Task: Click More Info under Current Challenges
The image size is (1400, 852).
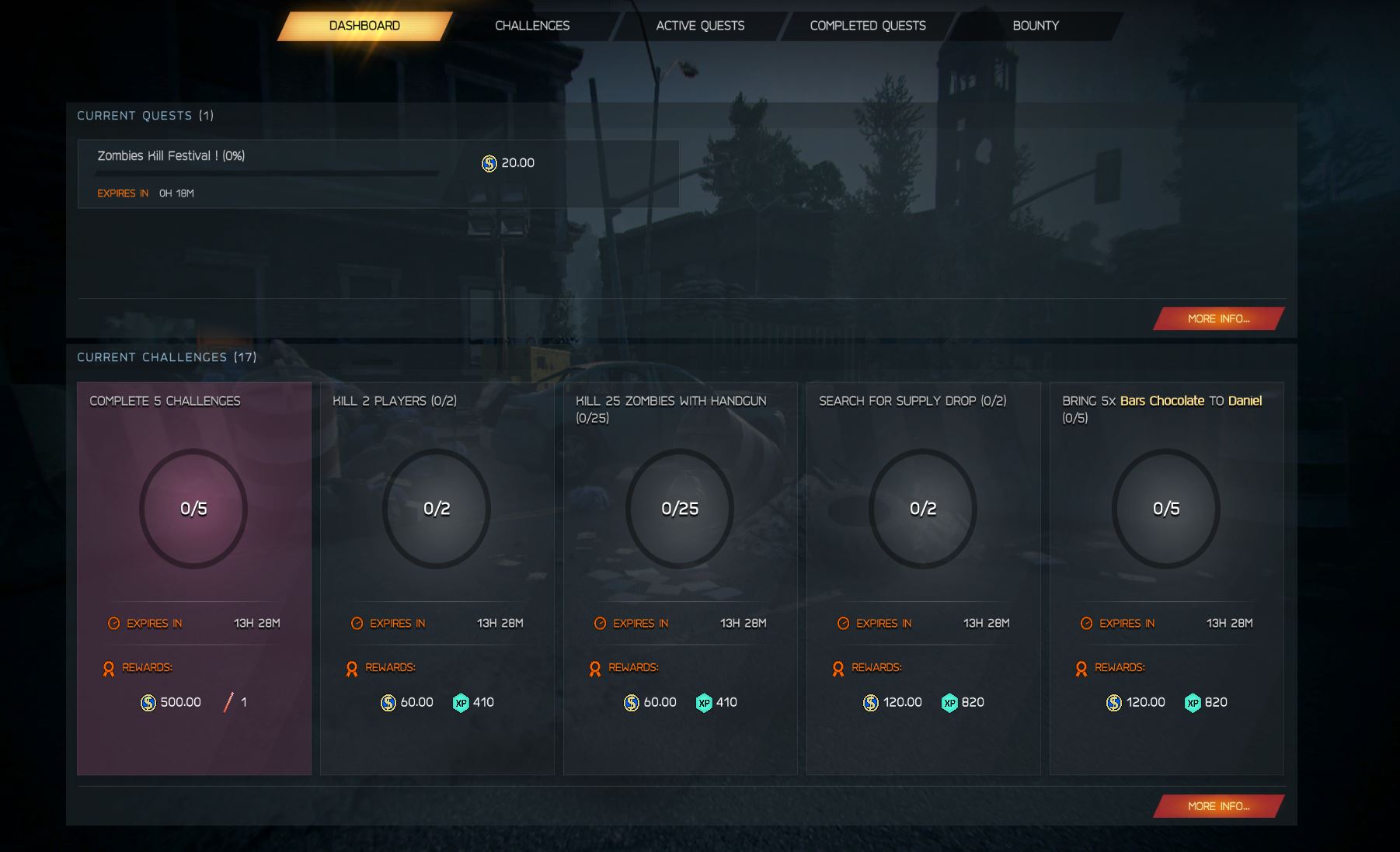Action: [x=1217, y=806]
